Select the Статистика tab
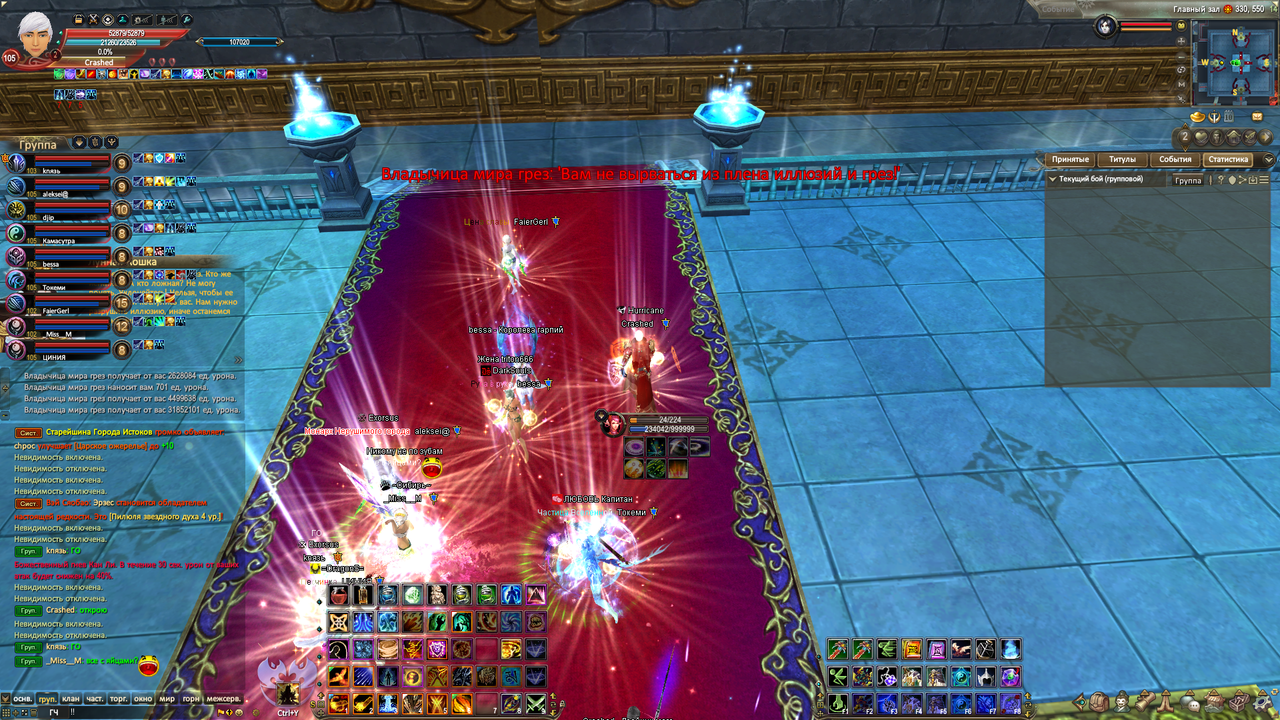1280x720 pixels. pos(1228,160)
